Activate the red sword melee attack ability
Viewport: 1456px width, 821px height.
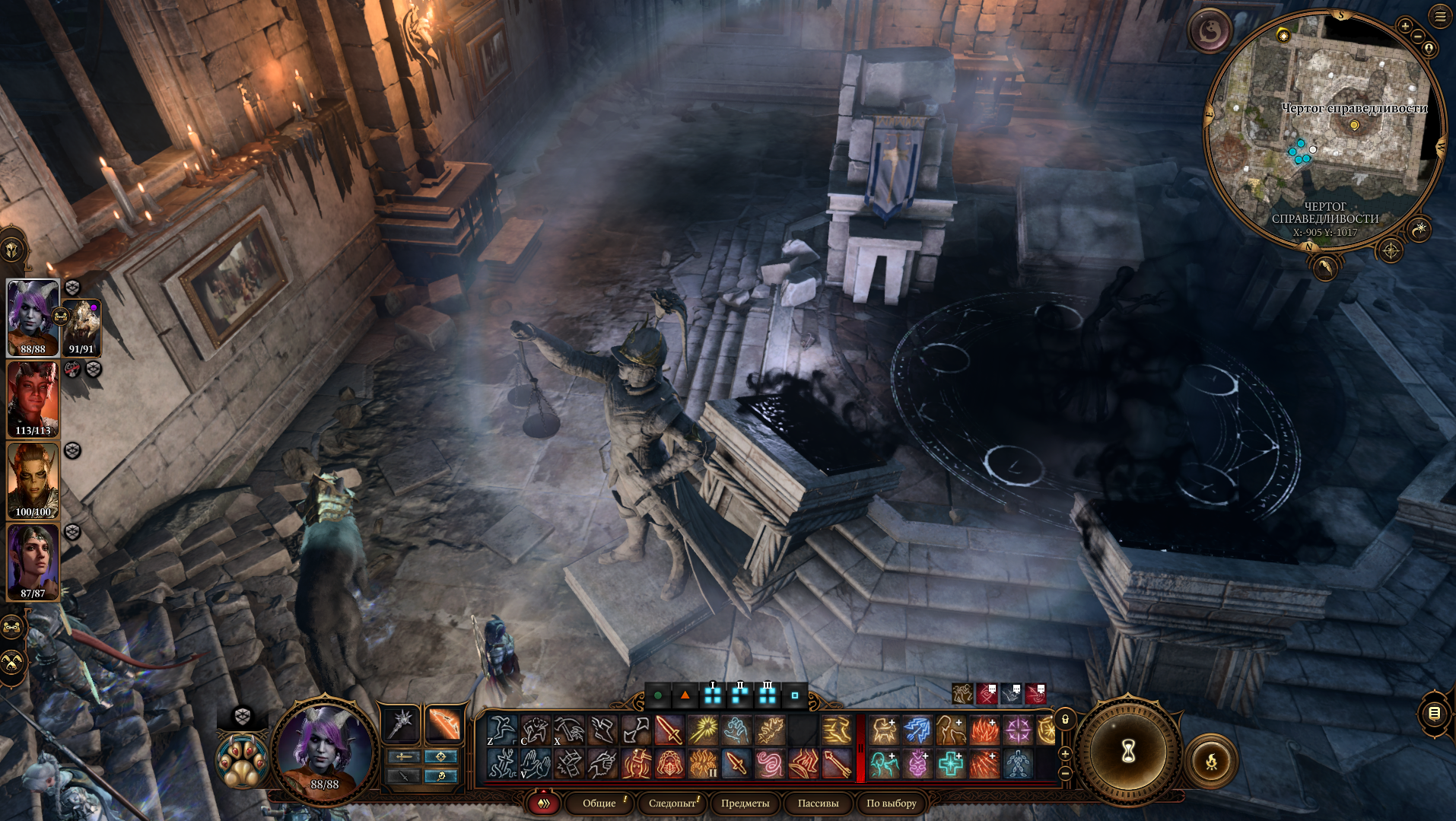pyautogui.click(x=669, y=730)
